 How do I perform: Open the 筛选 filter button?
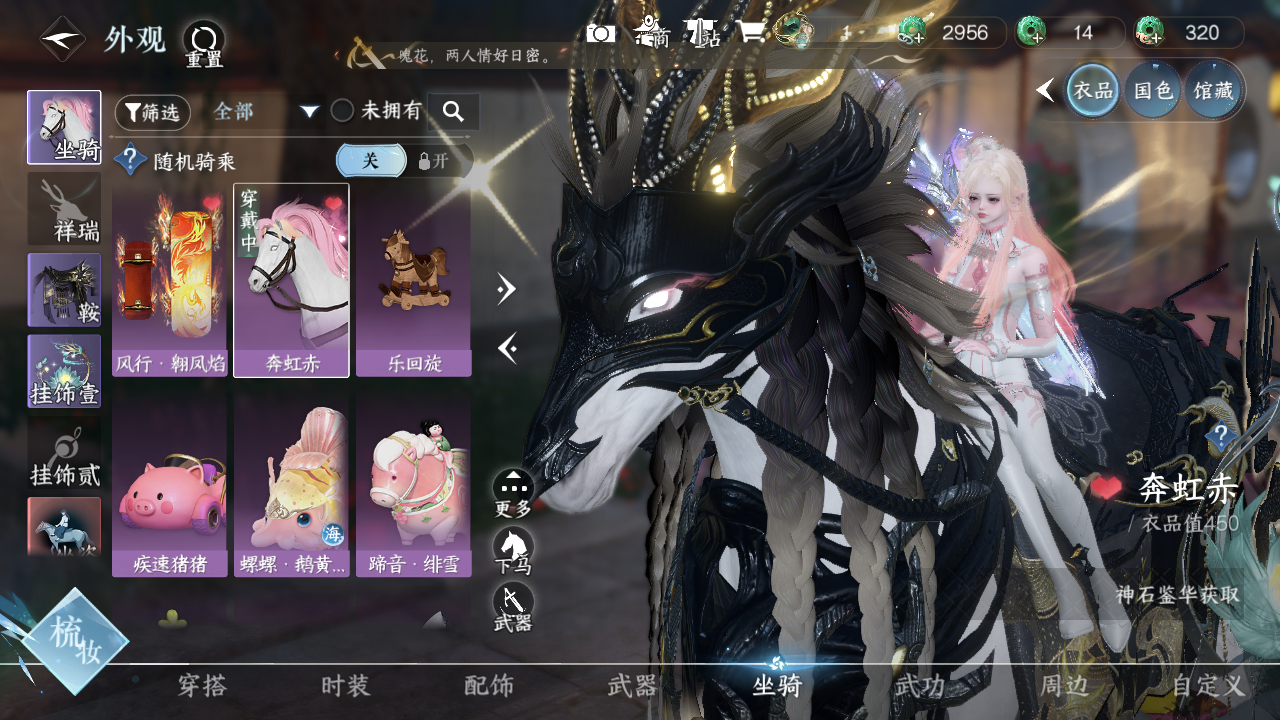[x=152, y=112]
